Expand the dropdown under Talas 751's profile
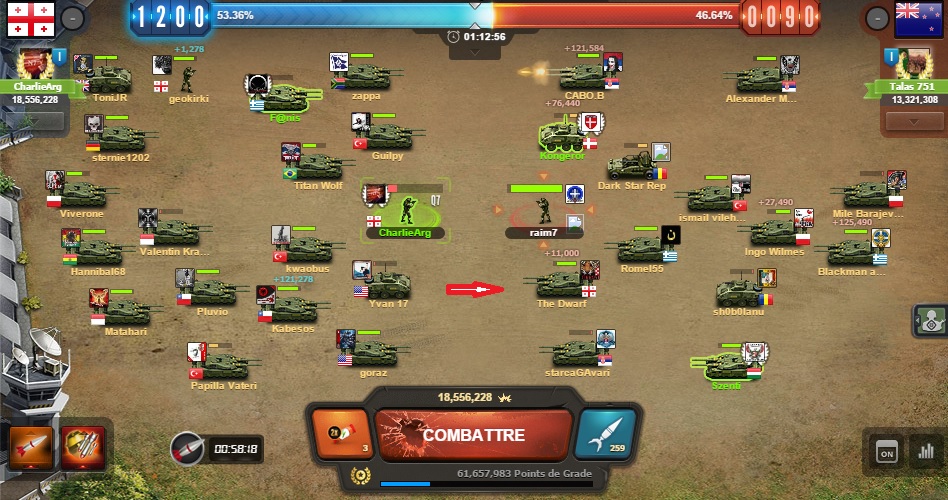 coord(913,121)
